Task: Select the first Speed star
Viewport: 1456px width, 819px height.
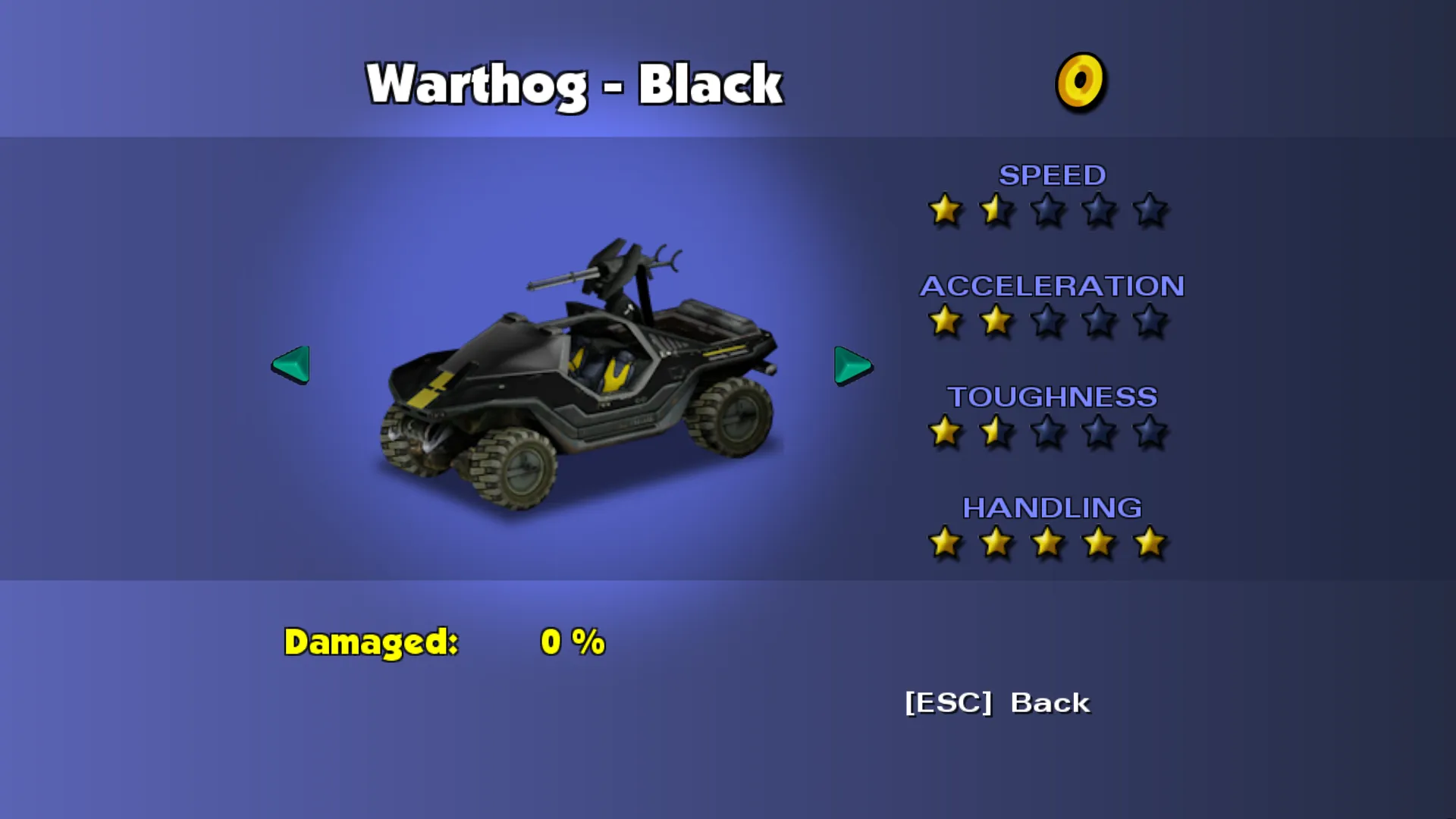Action: pyautogui.click(x=946, y=211)
